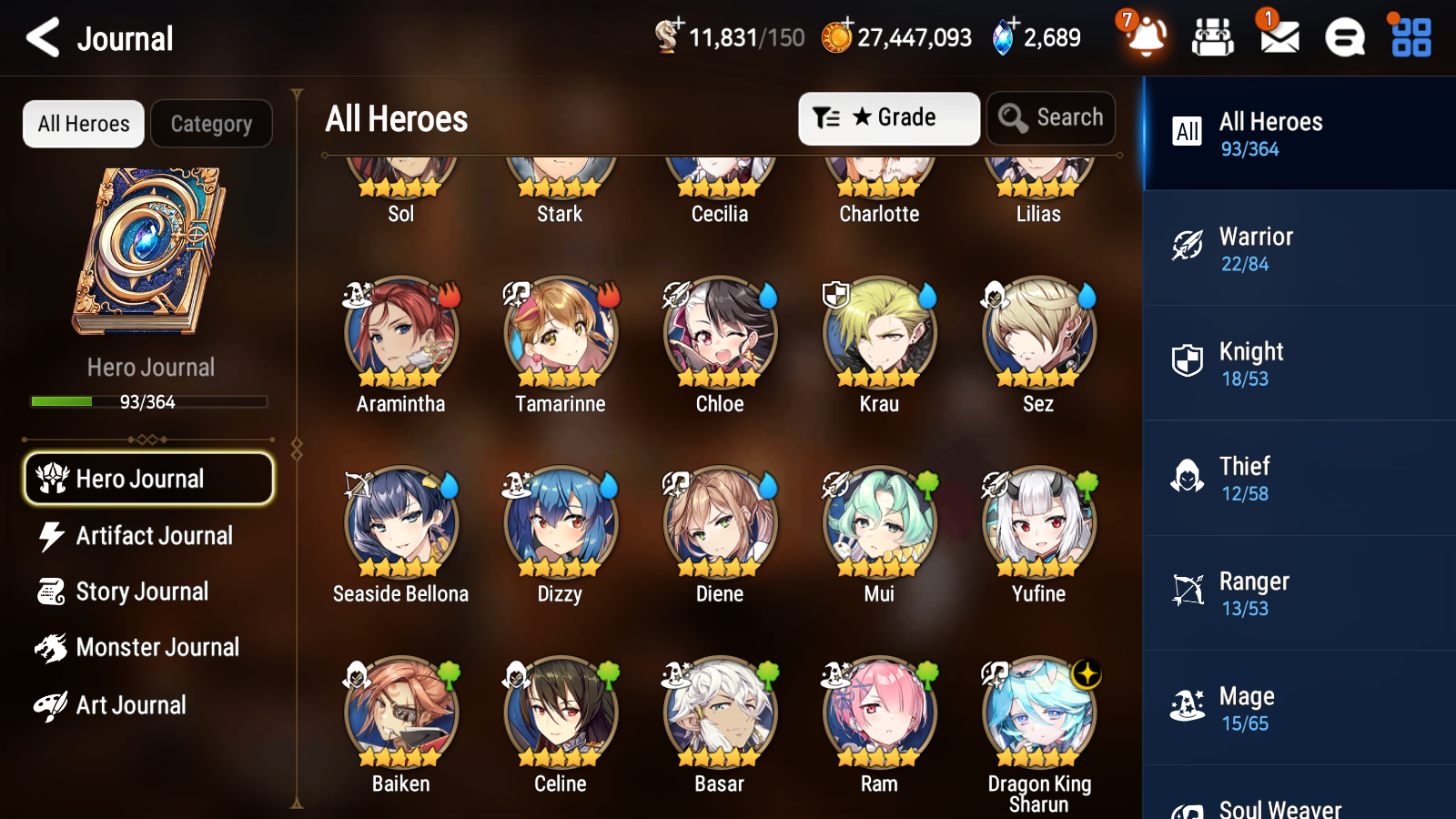1456x819 pixels.
Task: Open the Grade sorting filter
Action: pyautogui.click(x=887, y=117)
